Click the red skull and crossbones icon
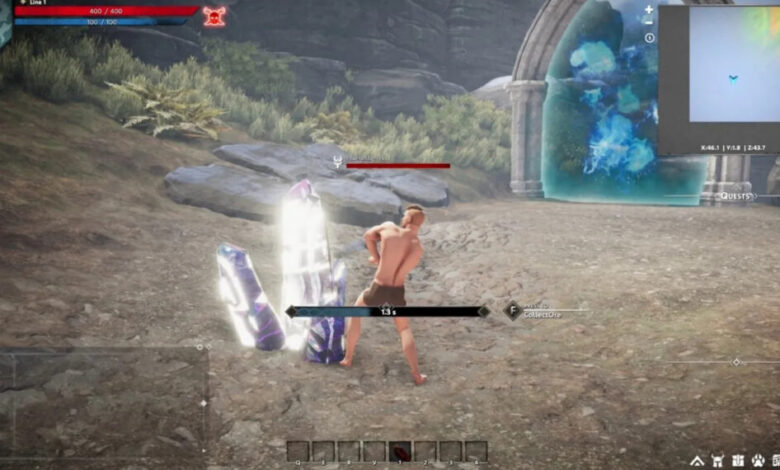This screenshot has width=780, height=470. [214, 15]
